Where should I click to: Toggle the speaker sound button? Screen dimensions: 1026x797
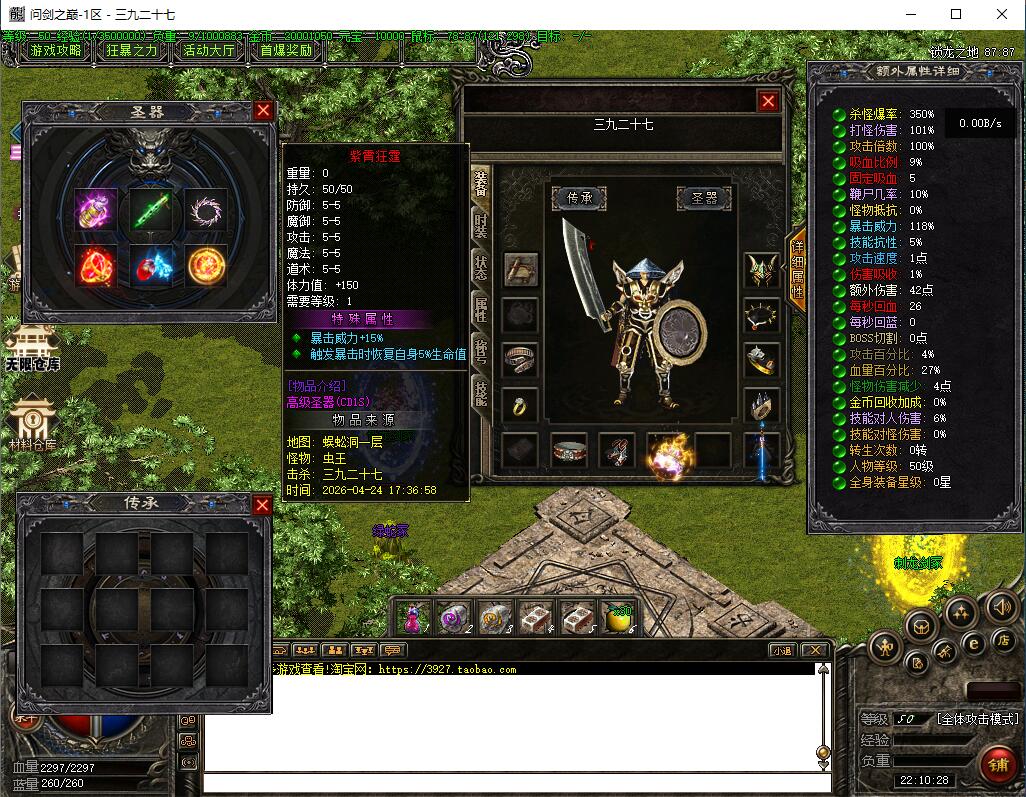tap(1002, 607)
